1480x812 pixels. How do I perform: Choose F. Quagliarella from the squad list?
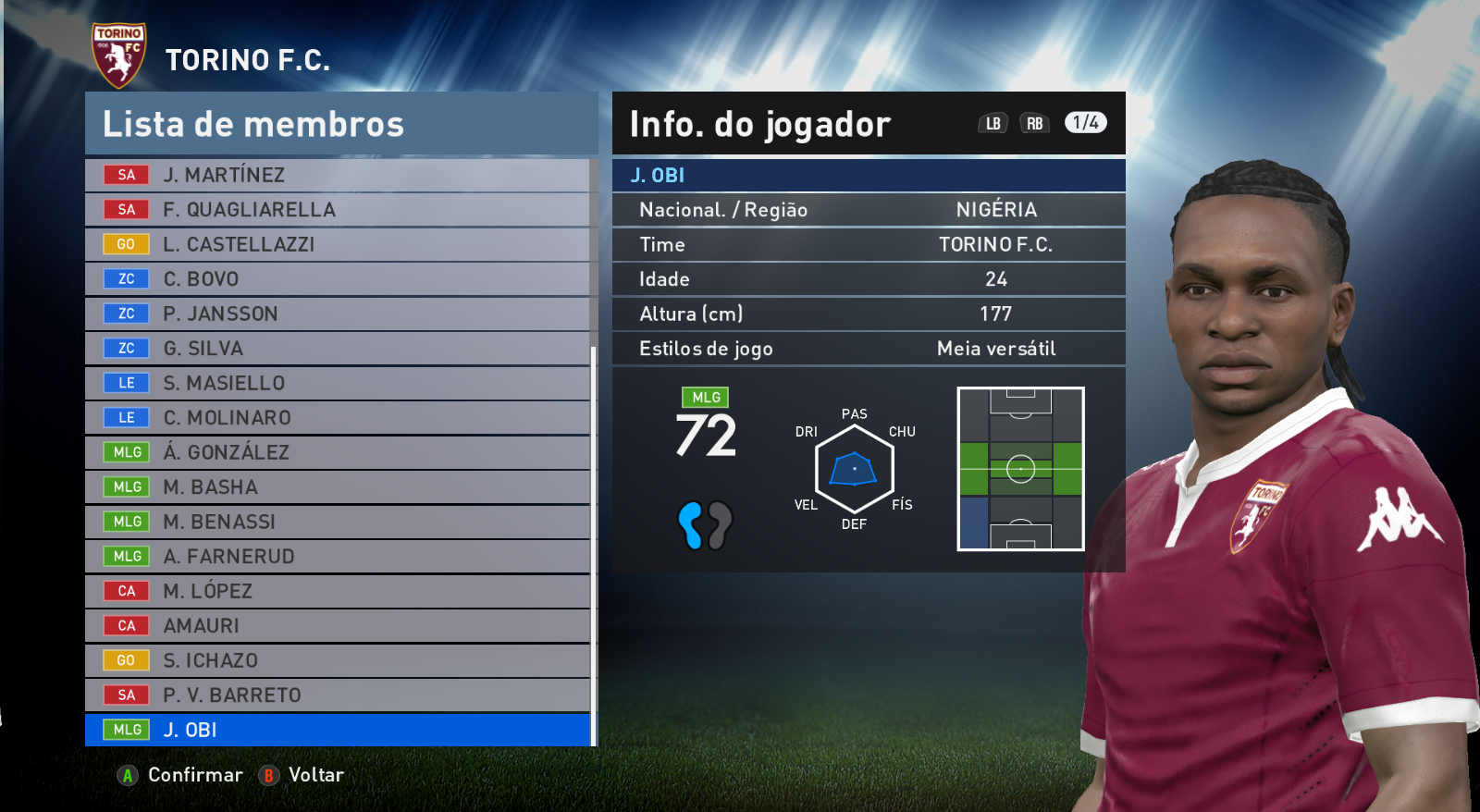pyautogui.click(x=337, y=210)
